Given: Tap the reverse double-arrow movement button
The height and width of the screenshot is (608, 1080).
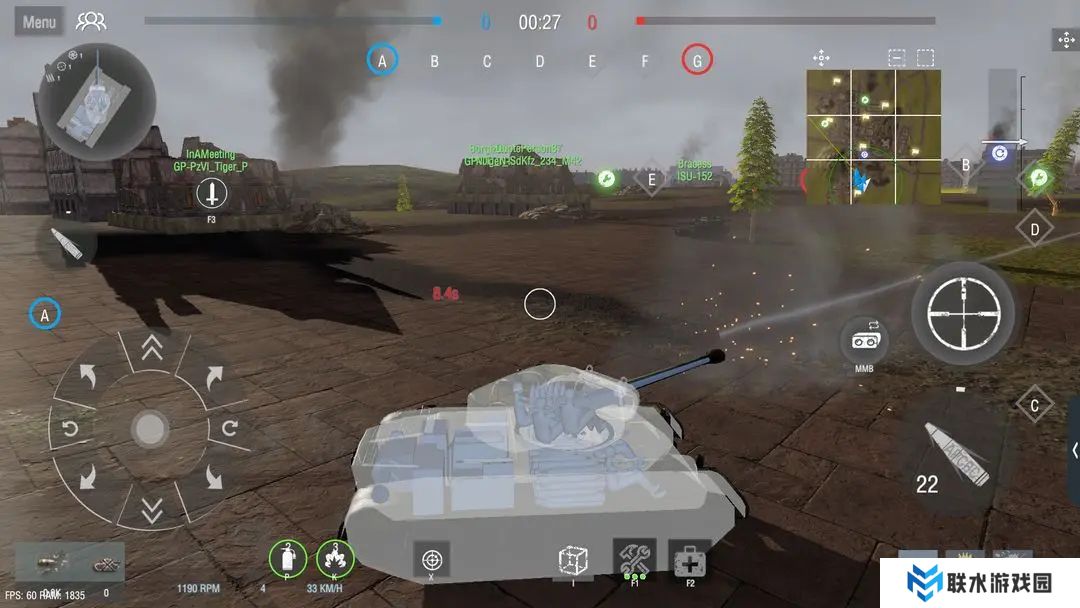Looking at the screenshot, I should pos(151,513).
